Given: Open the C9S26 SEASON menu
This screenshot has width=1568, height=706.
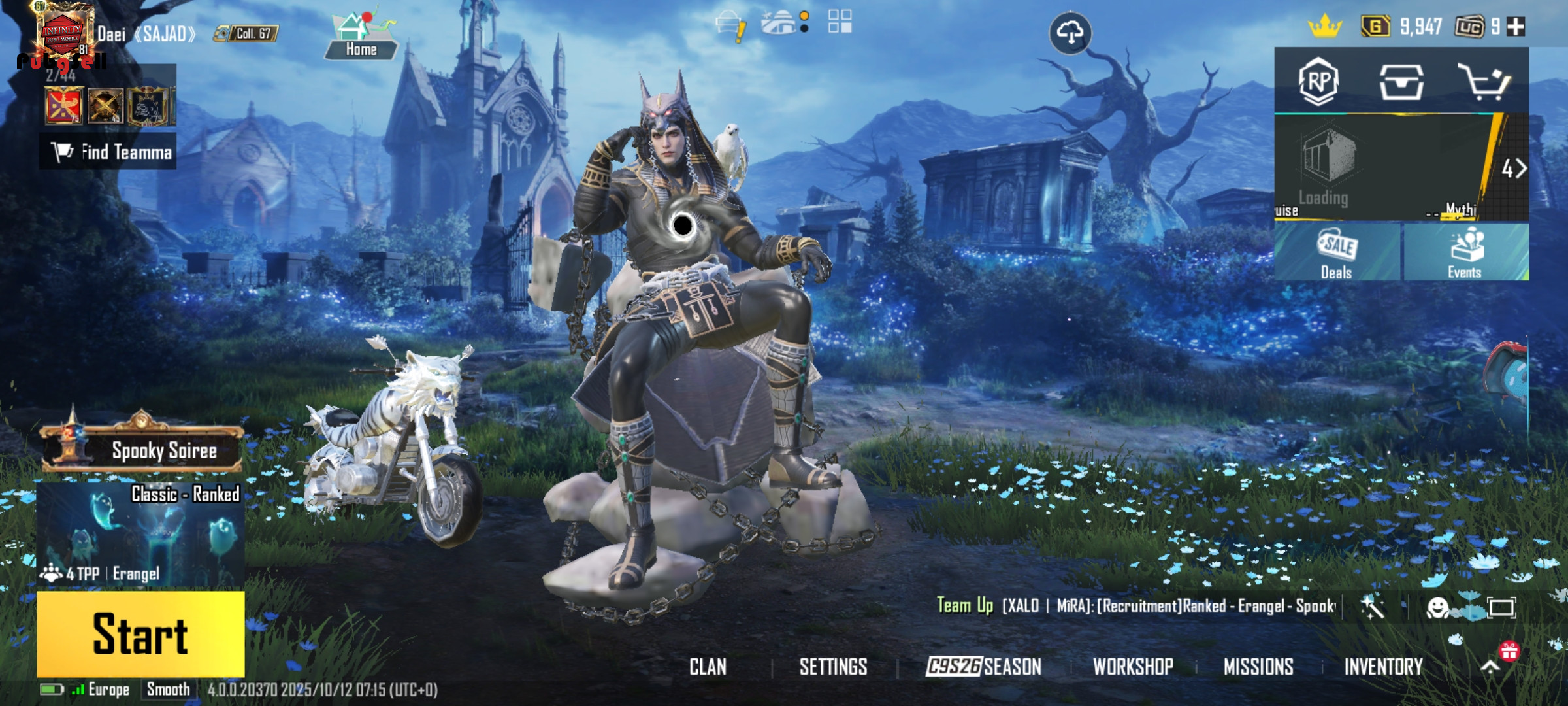Looking at the screenshot, I should point(983,666).
